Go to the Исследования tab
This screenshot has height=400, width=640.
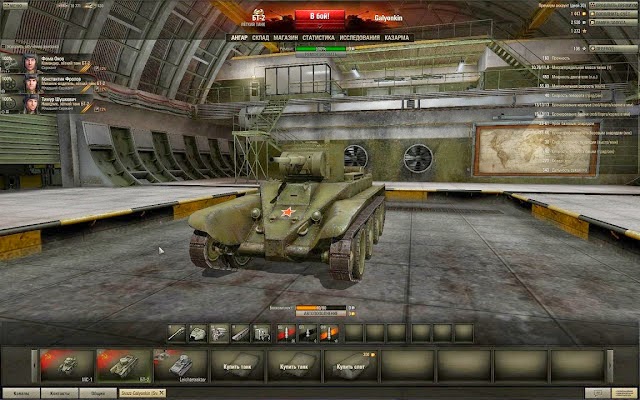tap(360, 38)
